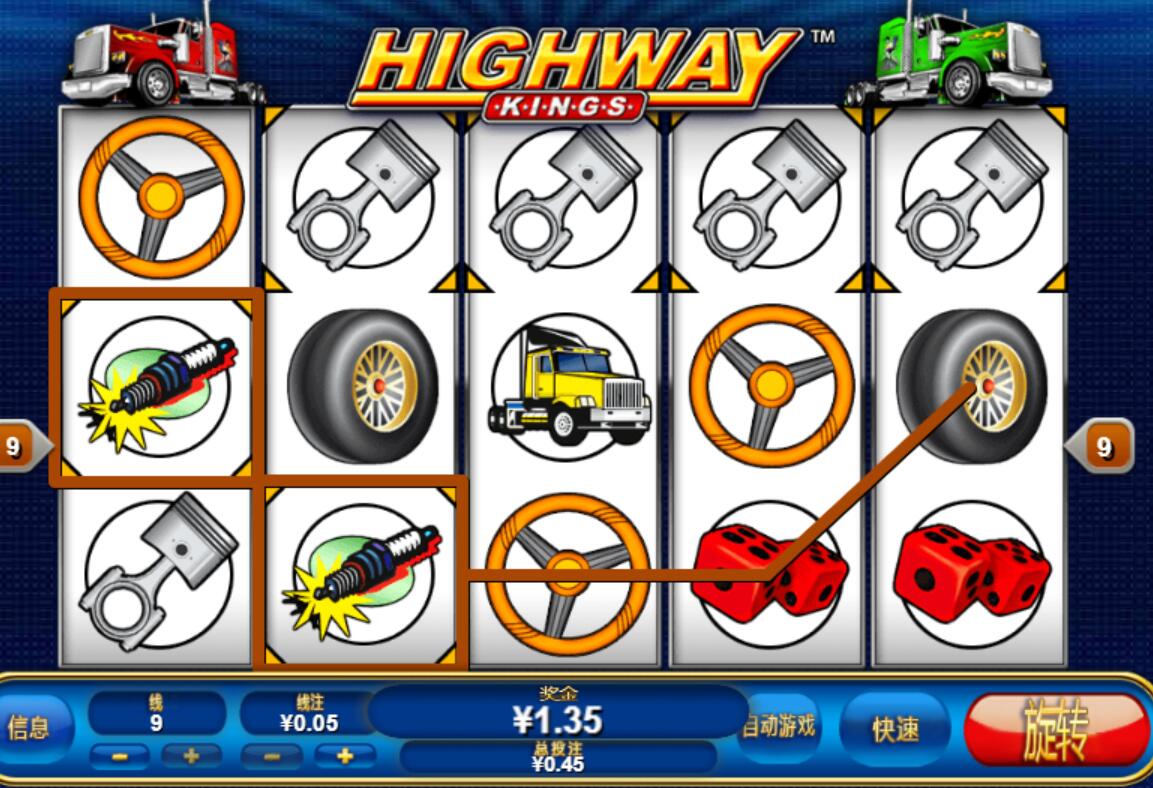
Task: Decrease the 线 line count with minus
Action: 118,756
